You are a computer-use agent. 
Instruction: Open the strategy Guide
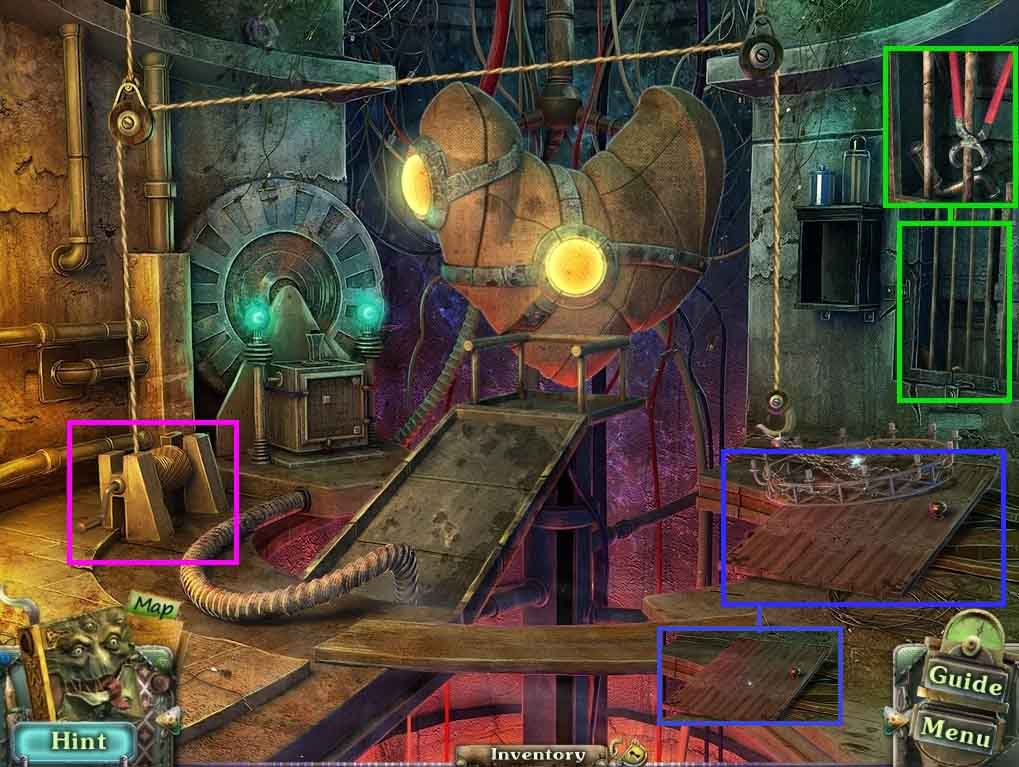click(x=964, y=682)
